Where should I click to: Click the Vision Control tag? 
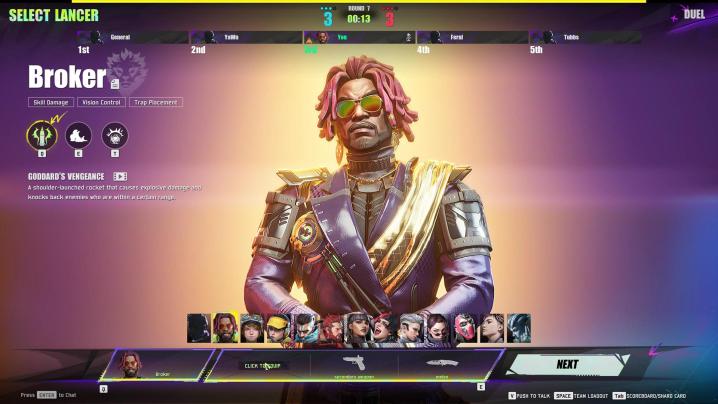click(x=103, y=102)
